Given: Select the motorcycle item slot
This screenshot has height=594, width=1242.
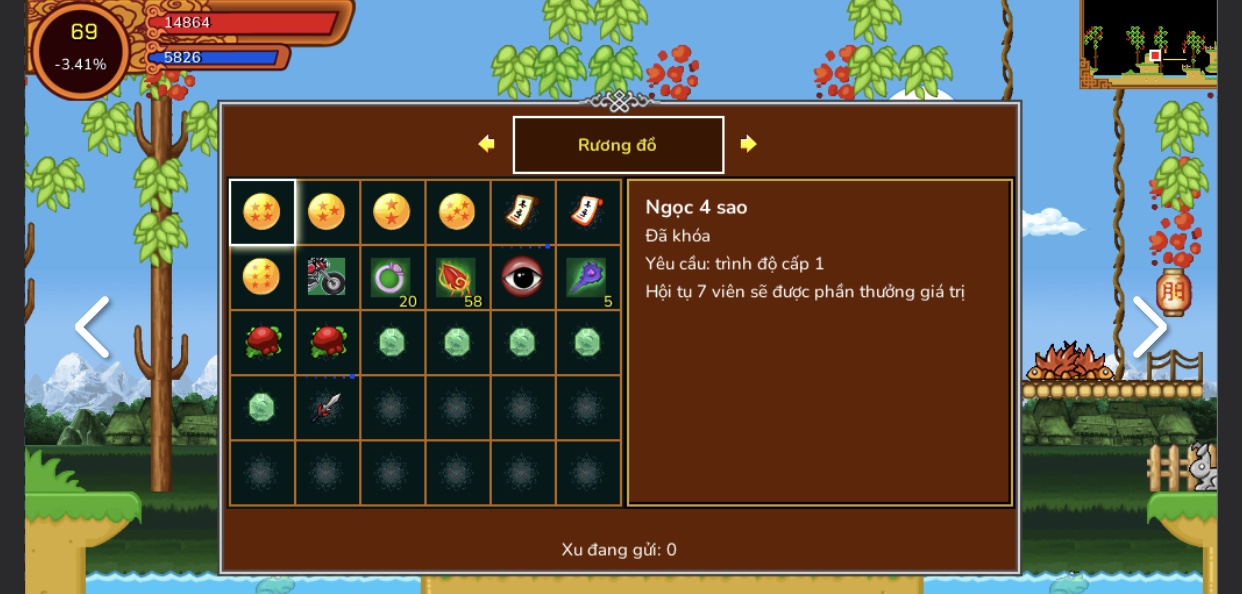Looking at the screenshot, I should [327, 277].
